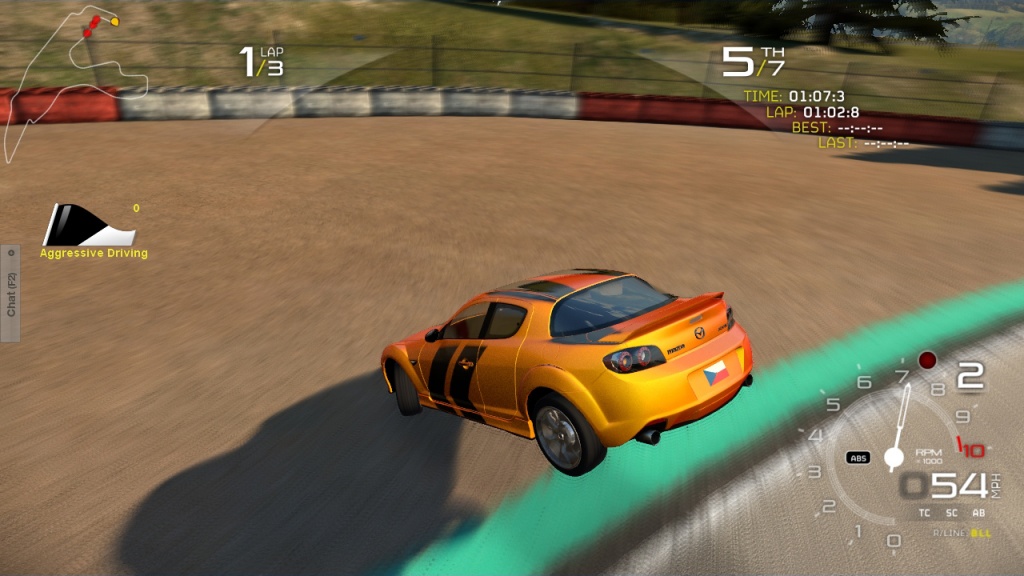Select the Aggressive Driving badge icon
This screenshot has width=1024, height=576.
click(x=89, y=225)
